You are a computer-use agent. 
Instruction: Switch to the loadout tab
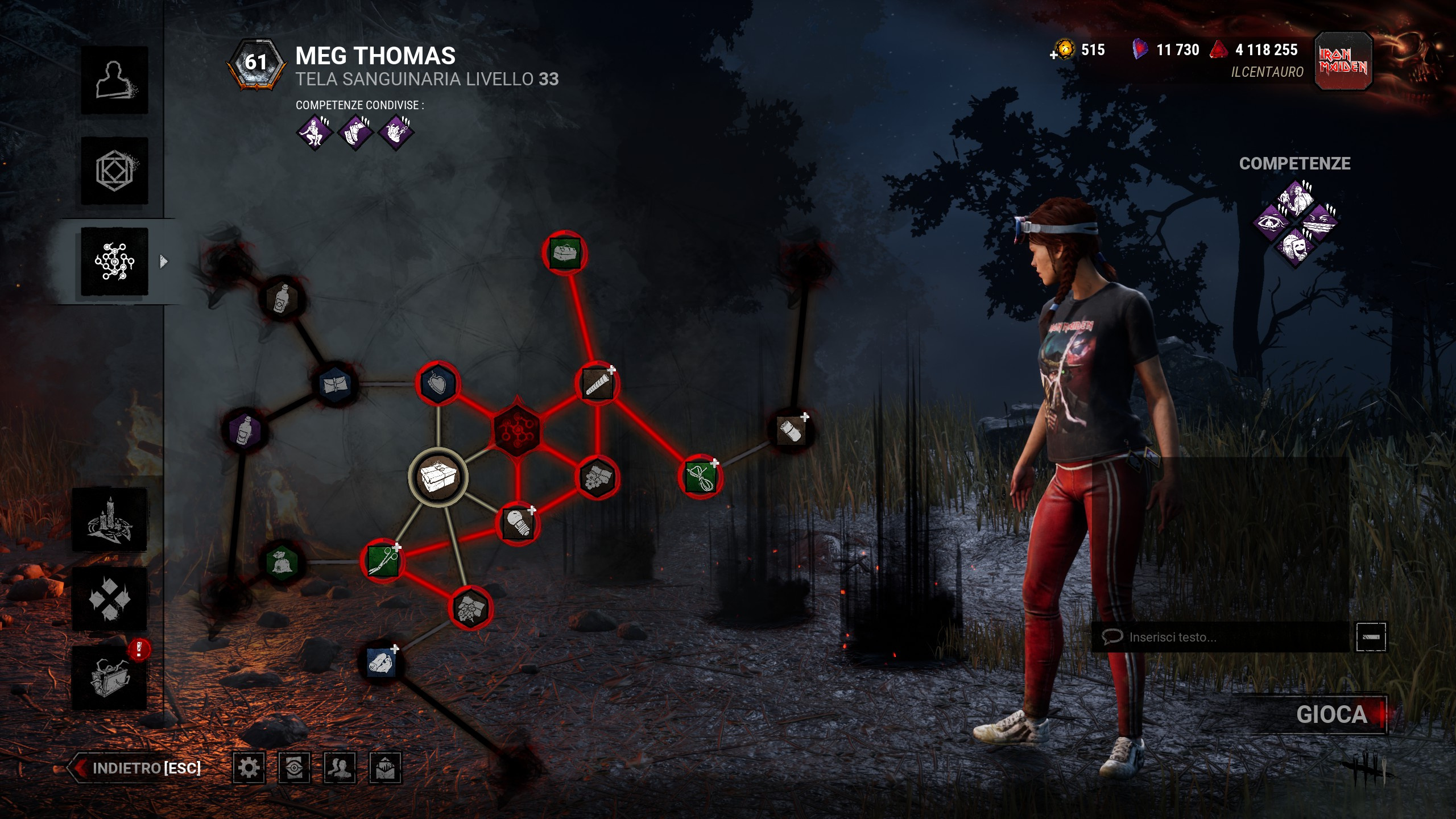(114, 171)
